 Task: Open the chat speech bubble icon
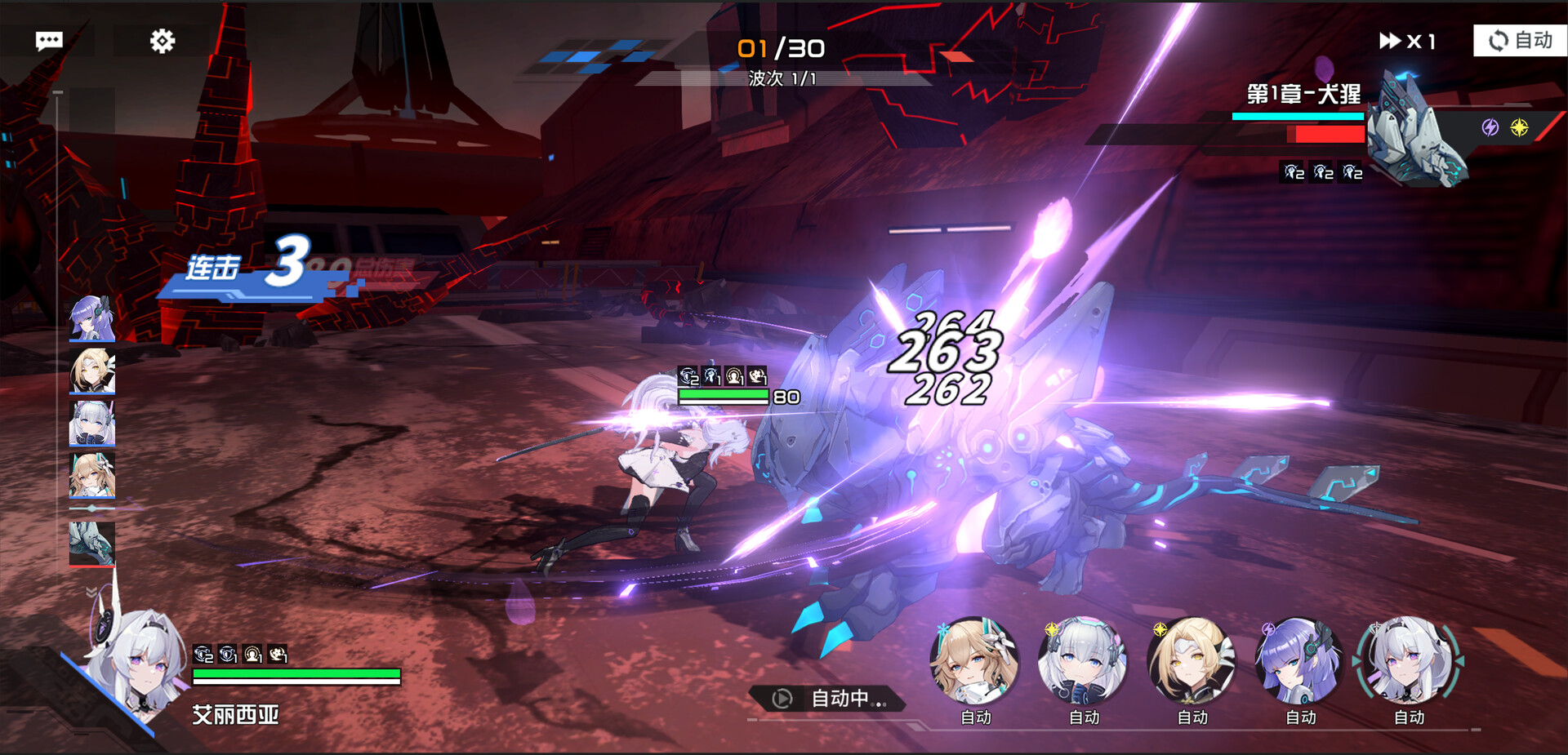pos(49,41)
